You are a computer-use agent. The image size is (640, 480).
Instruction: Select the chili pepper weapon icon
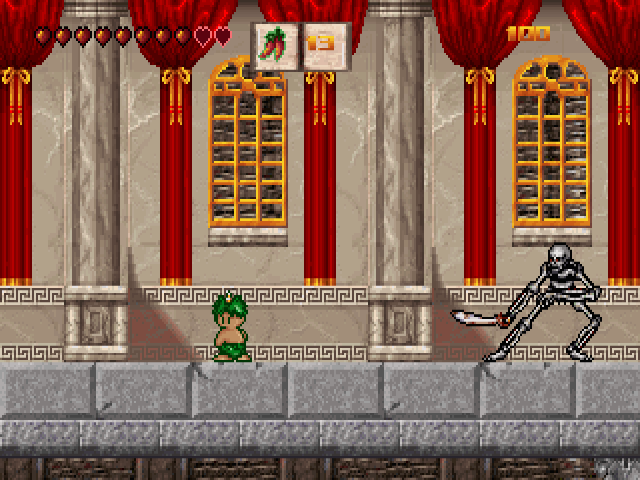tap(275, 46)
